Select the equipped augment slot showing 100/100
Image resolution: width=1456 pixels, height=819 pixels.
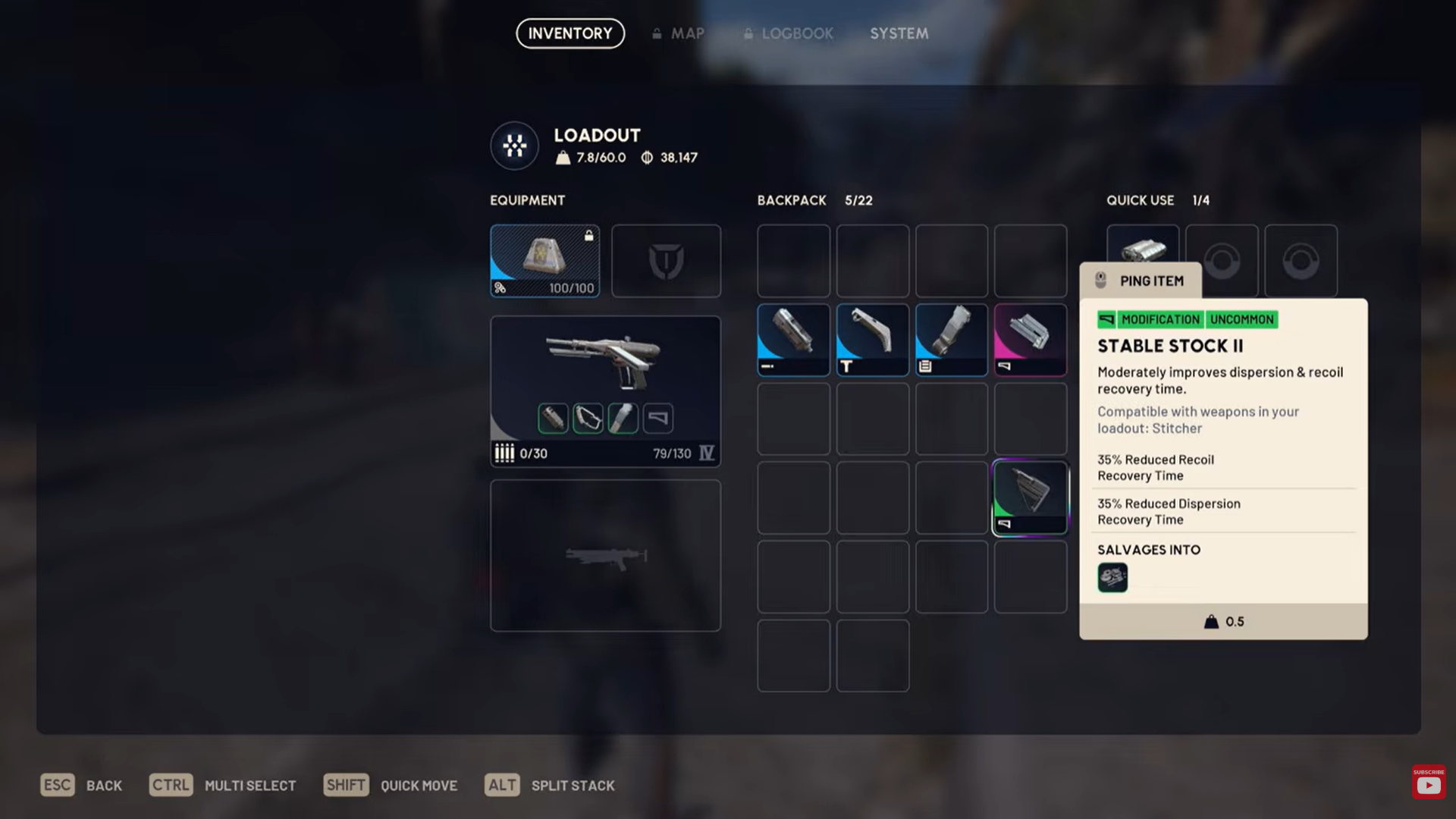click(544, 260)
